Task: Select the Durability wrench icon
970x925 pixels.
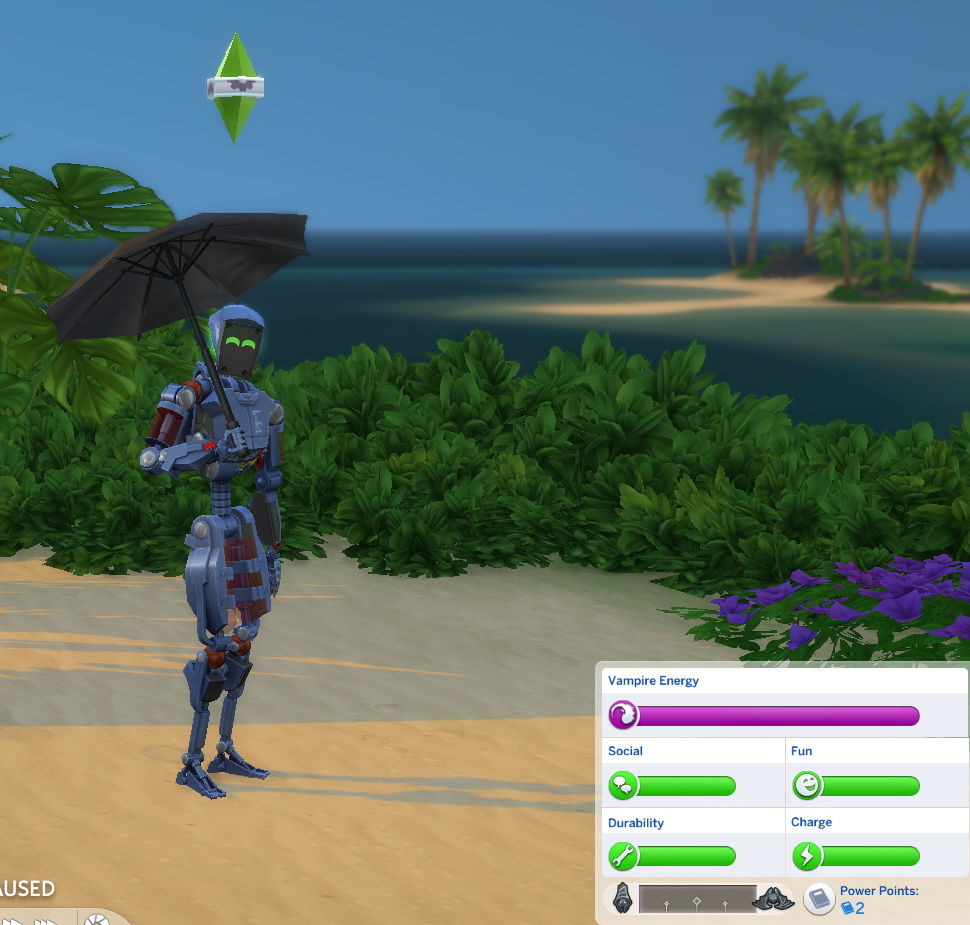Action: [x=623, y=856]
